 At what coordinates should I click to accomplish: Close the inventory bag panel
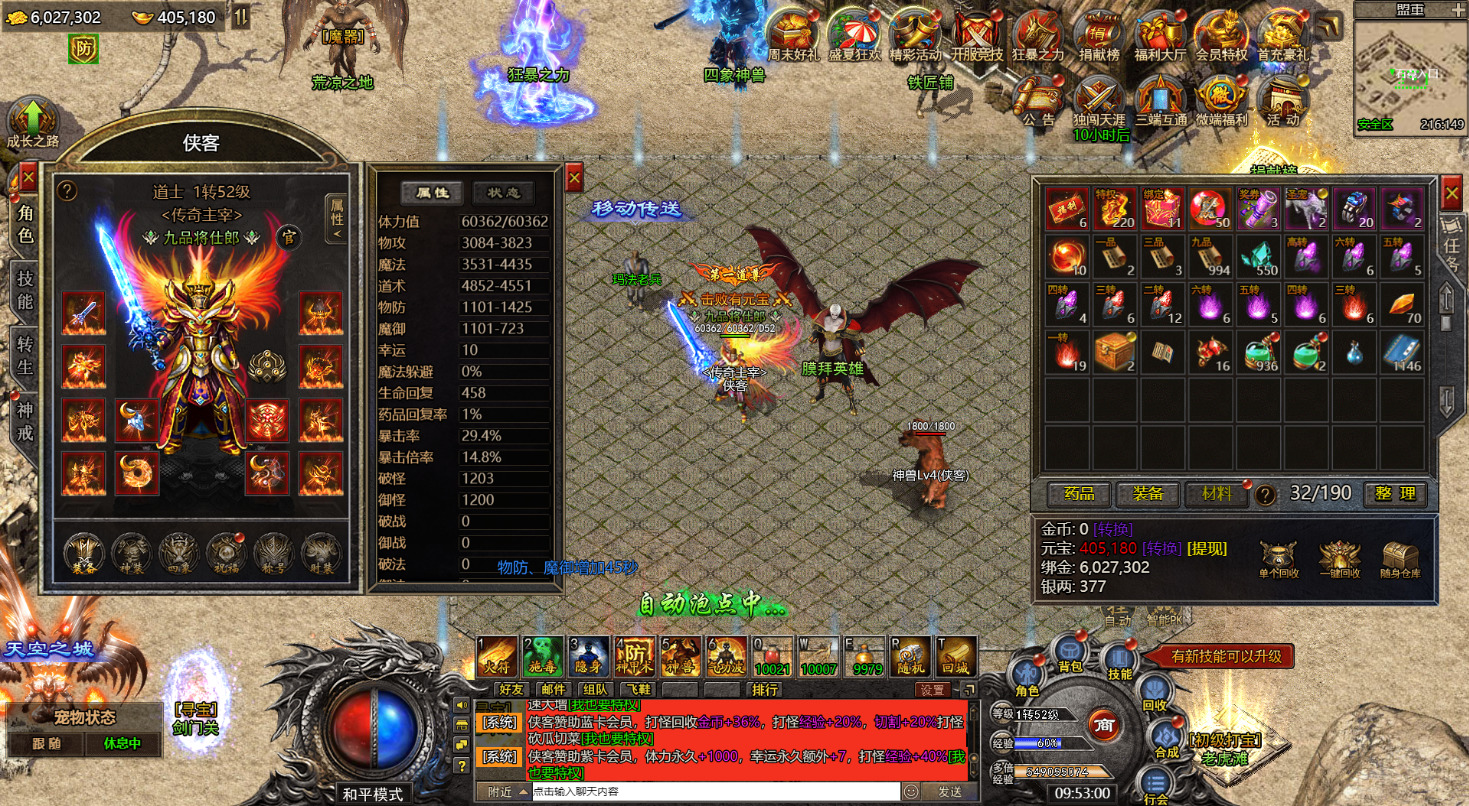[1452, 190]
